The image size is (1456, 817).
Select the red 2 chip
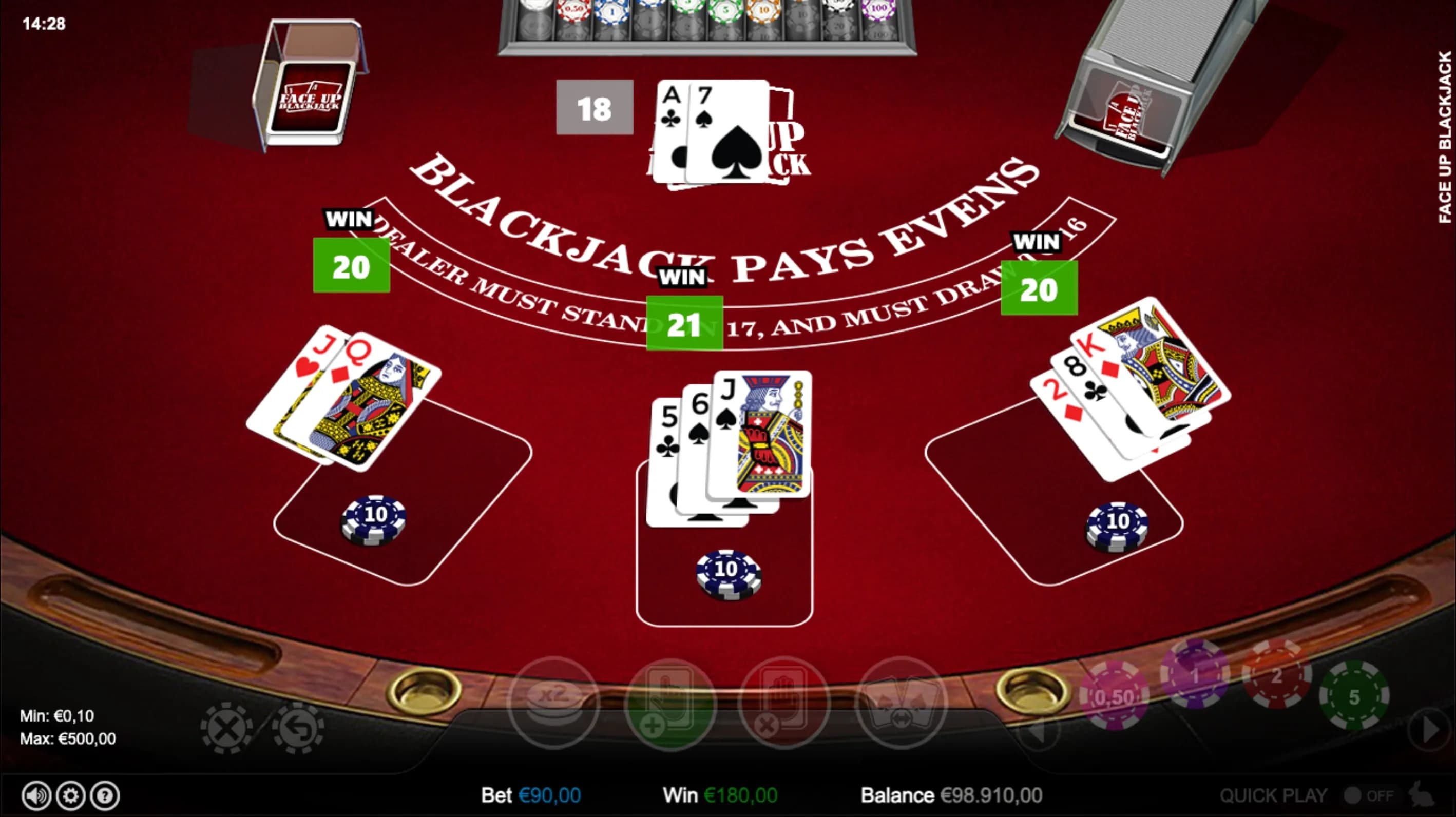coord(1276,675)
